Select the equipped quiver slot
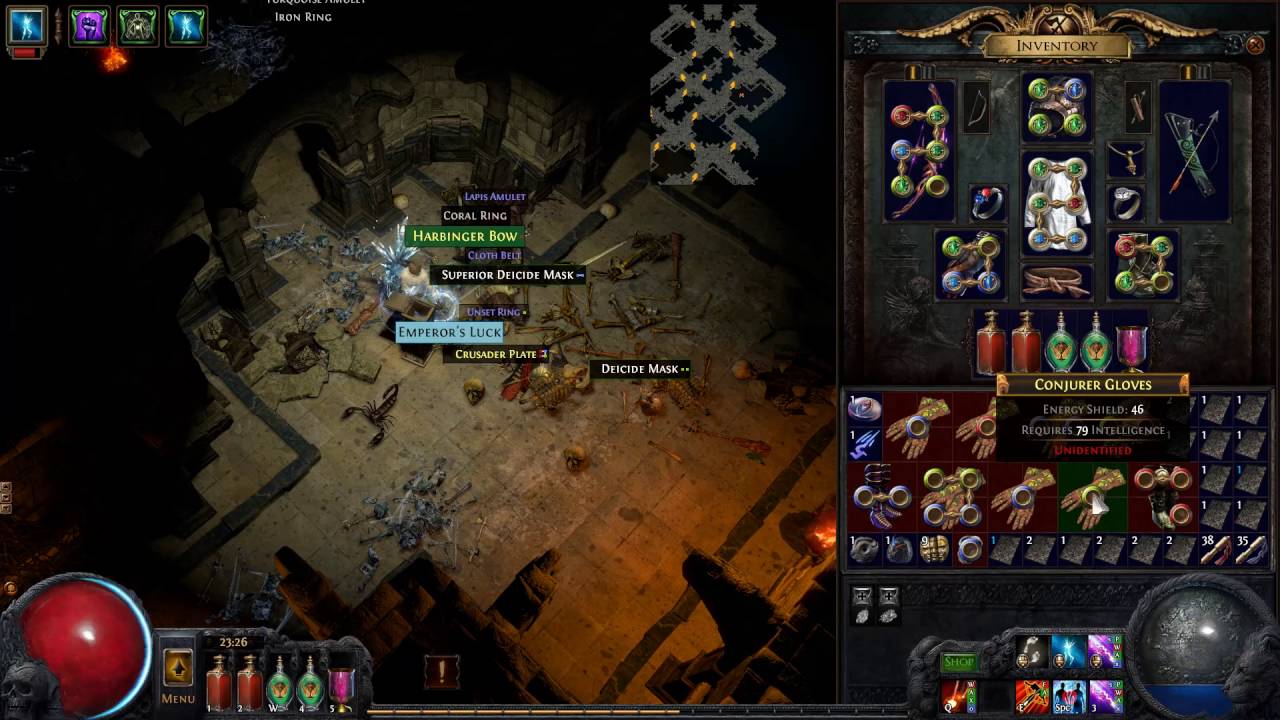1280x720 pixels. (1194, 150)
